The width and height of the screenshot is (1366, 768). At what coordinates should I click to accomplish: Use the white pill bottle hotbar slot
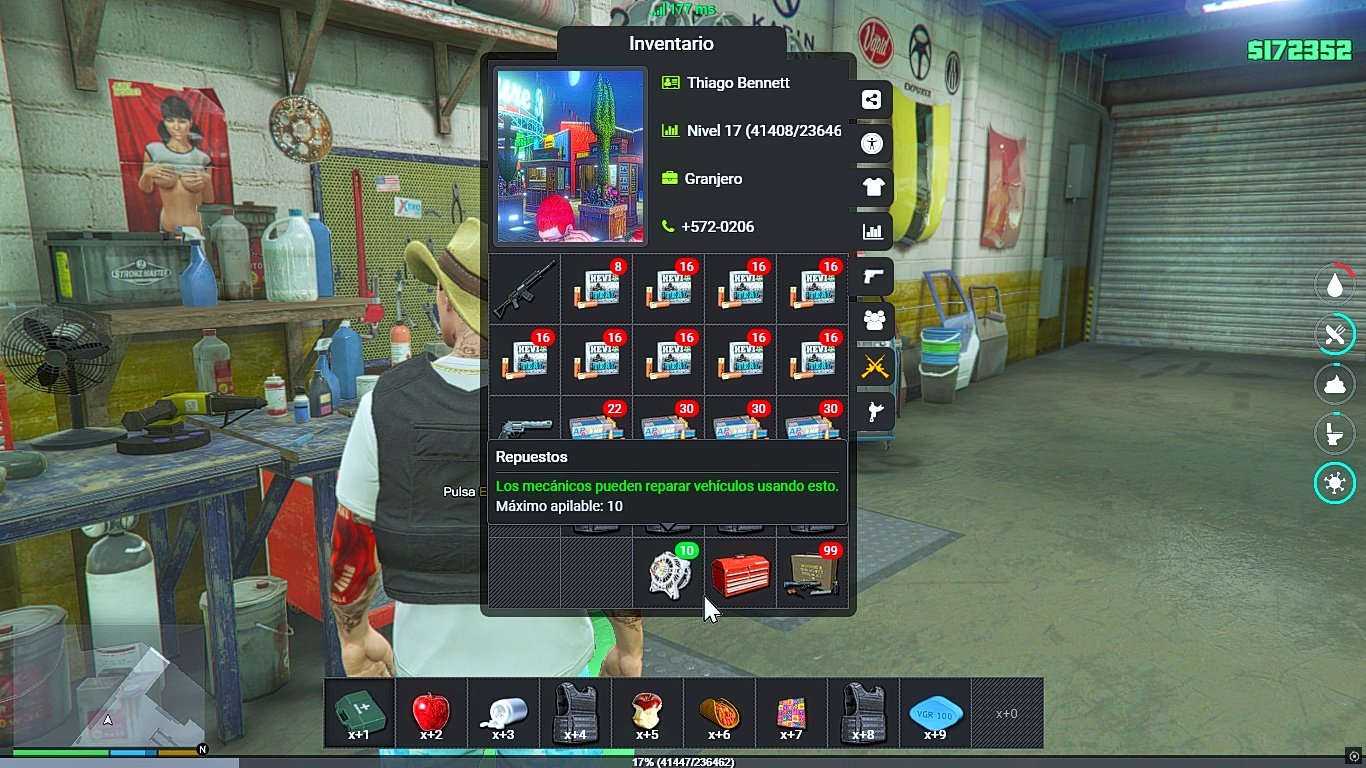[503, 713]
